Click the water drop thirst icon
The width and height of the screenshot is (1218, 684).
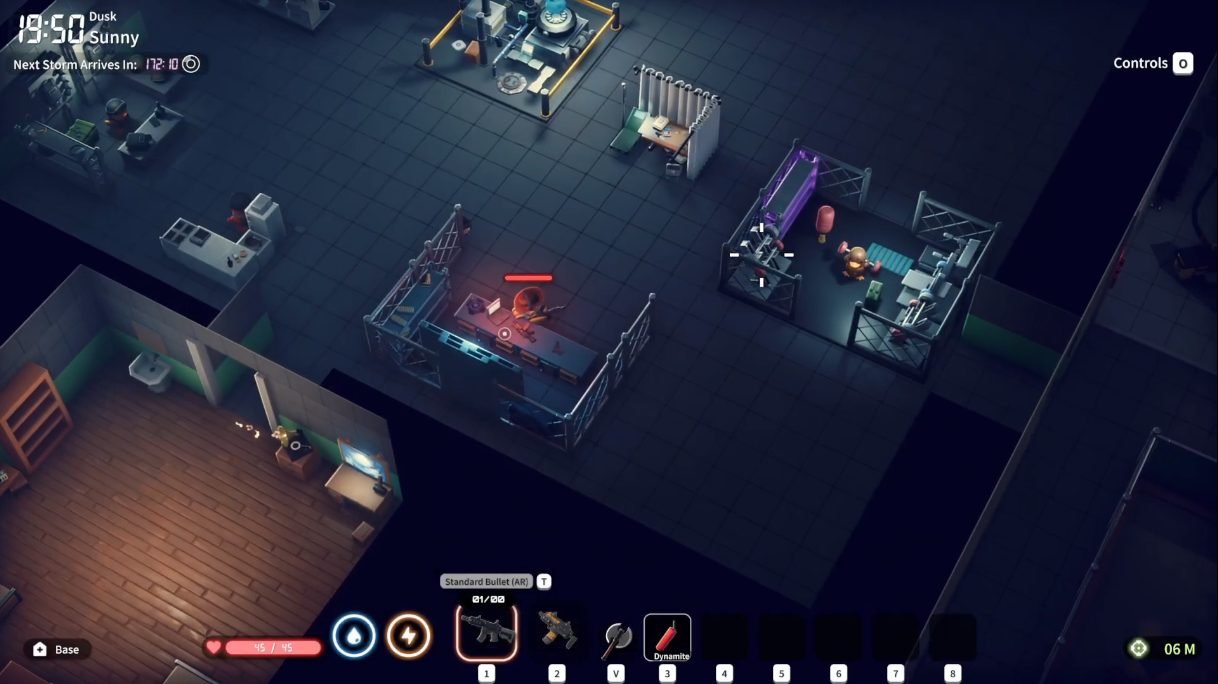pos(353,636)
